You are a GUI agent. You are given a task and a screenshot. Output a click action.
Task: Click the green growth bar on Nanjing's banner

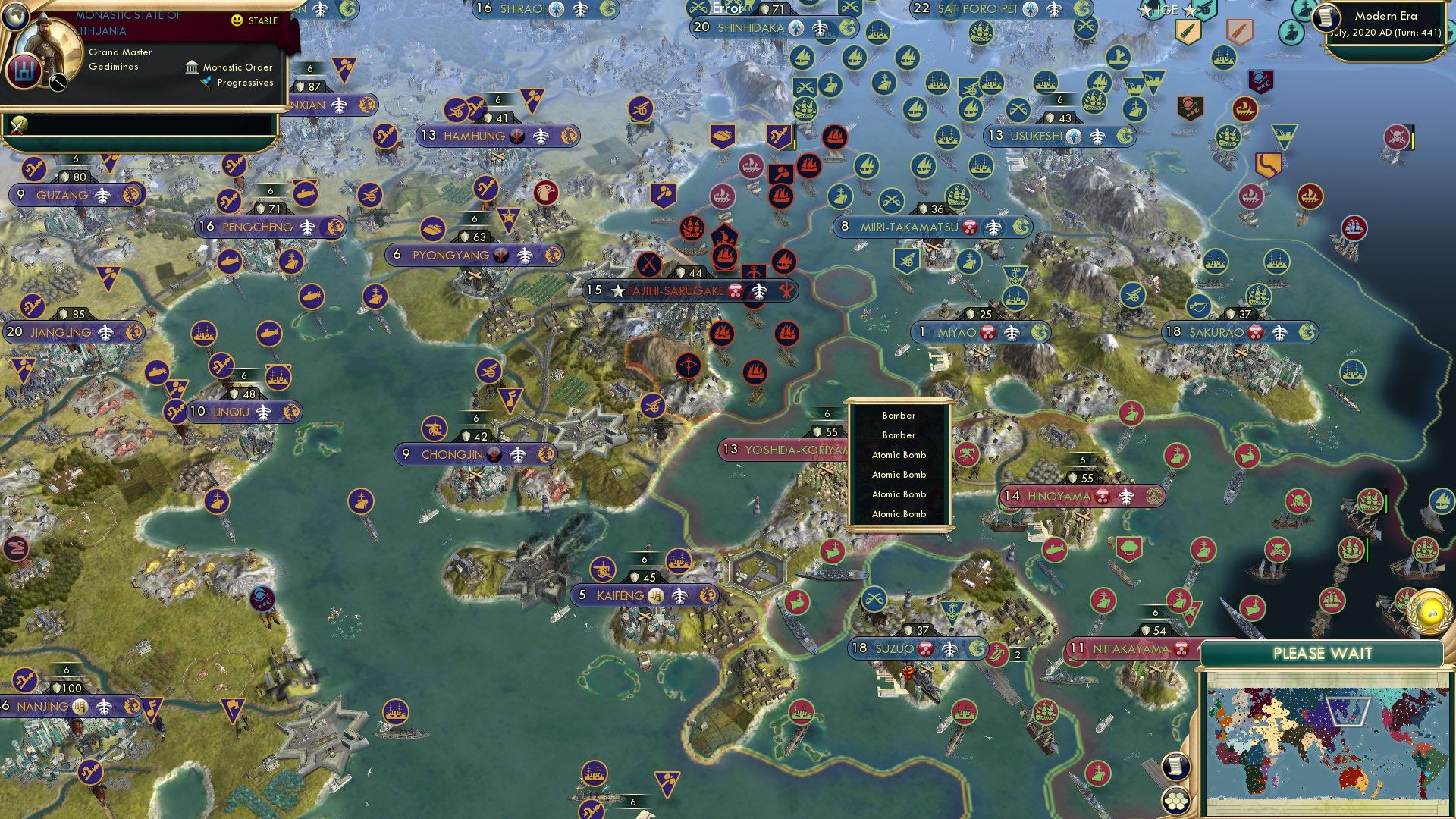coord(67,675)
